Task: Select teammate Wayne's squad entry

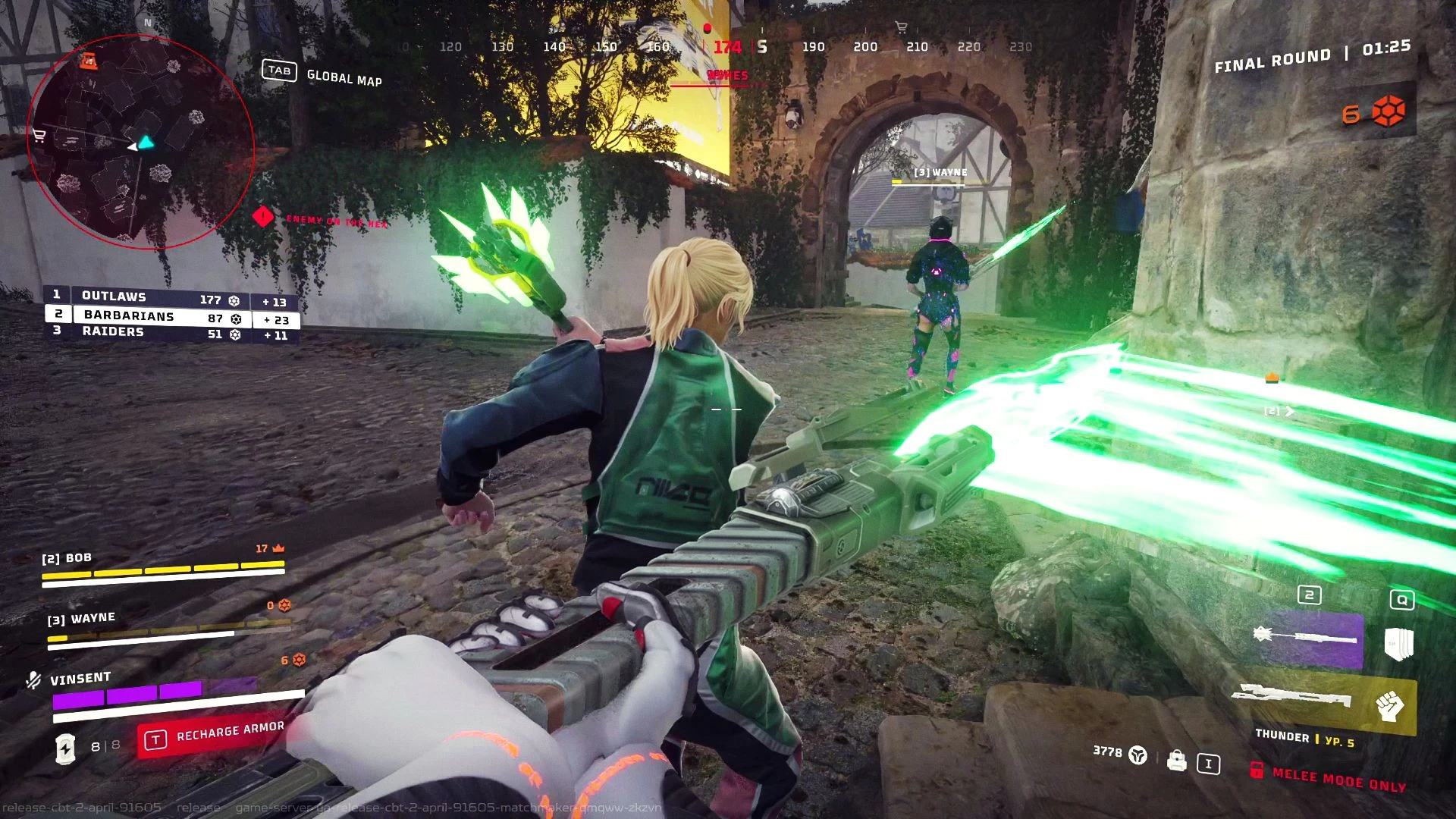Action: [167, 627]
